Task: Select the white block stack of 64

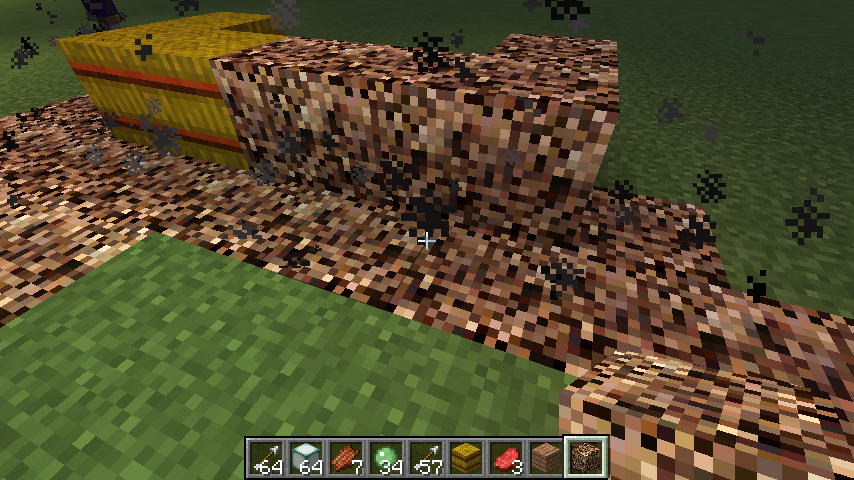Action: click(x=307, y=458)
